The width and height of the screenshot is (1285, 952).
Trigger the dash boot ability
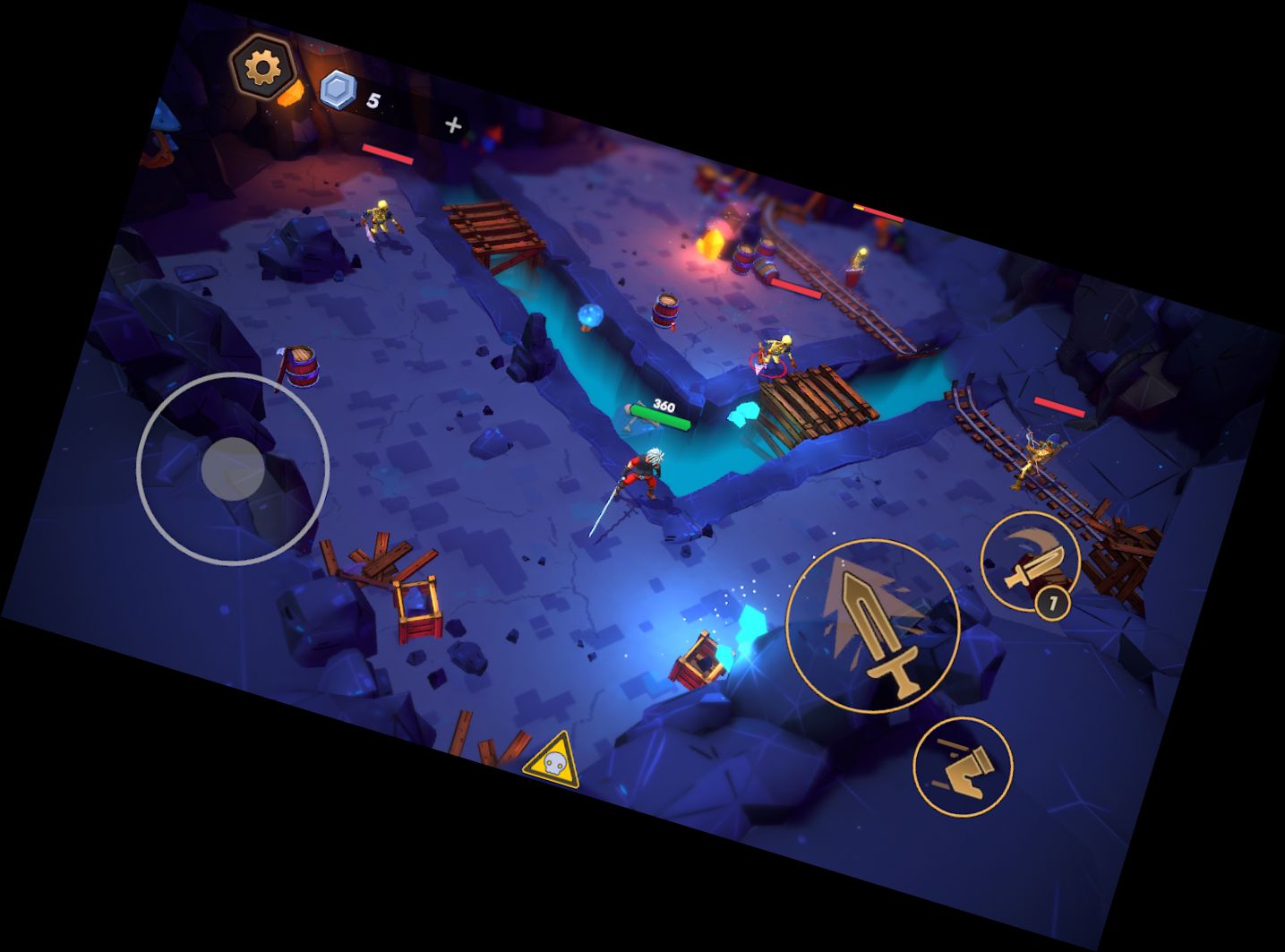click(x=963, y=767)
